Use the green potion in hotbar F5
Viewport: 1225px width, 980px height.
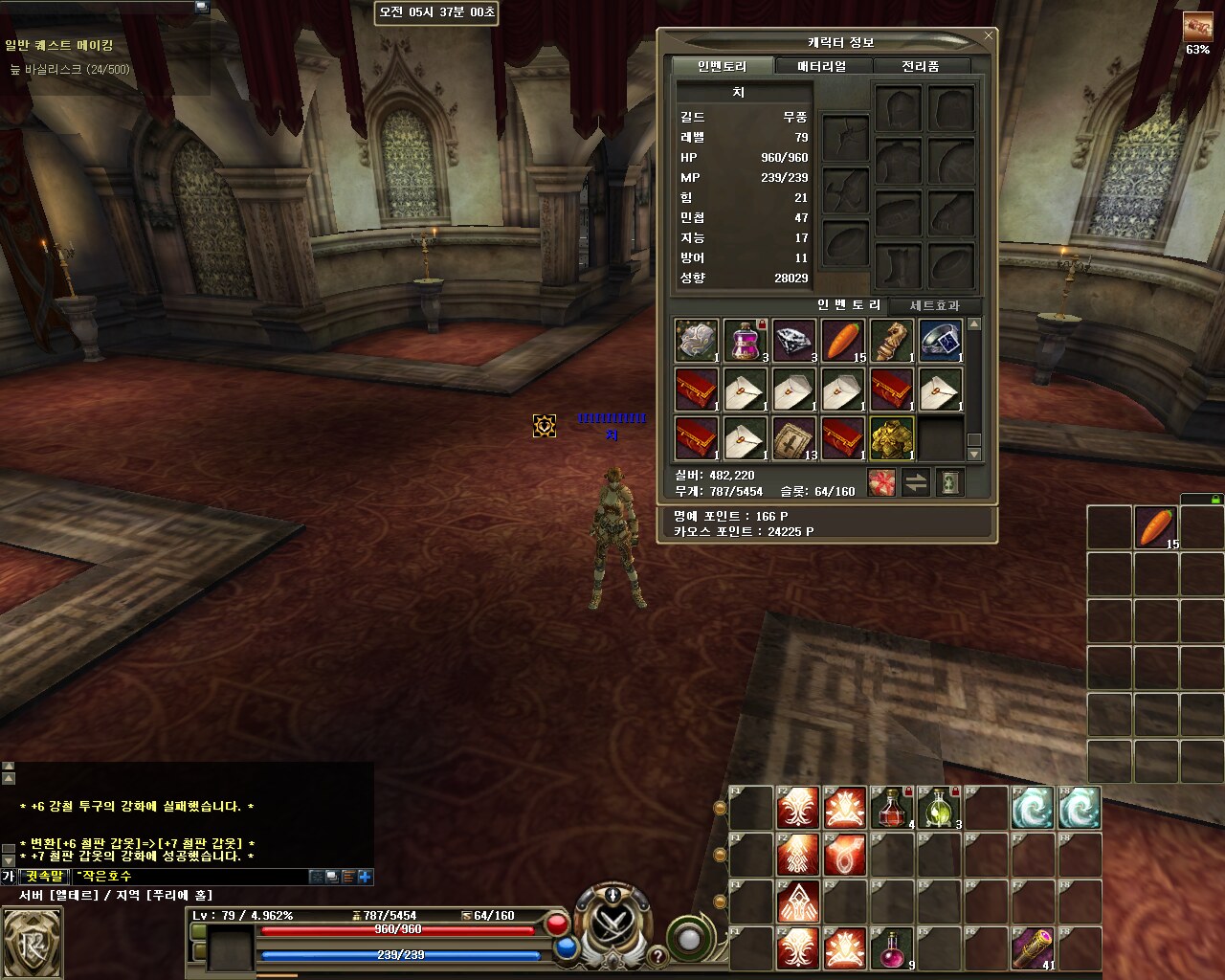[938, 808]
